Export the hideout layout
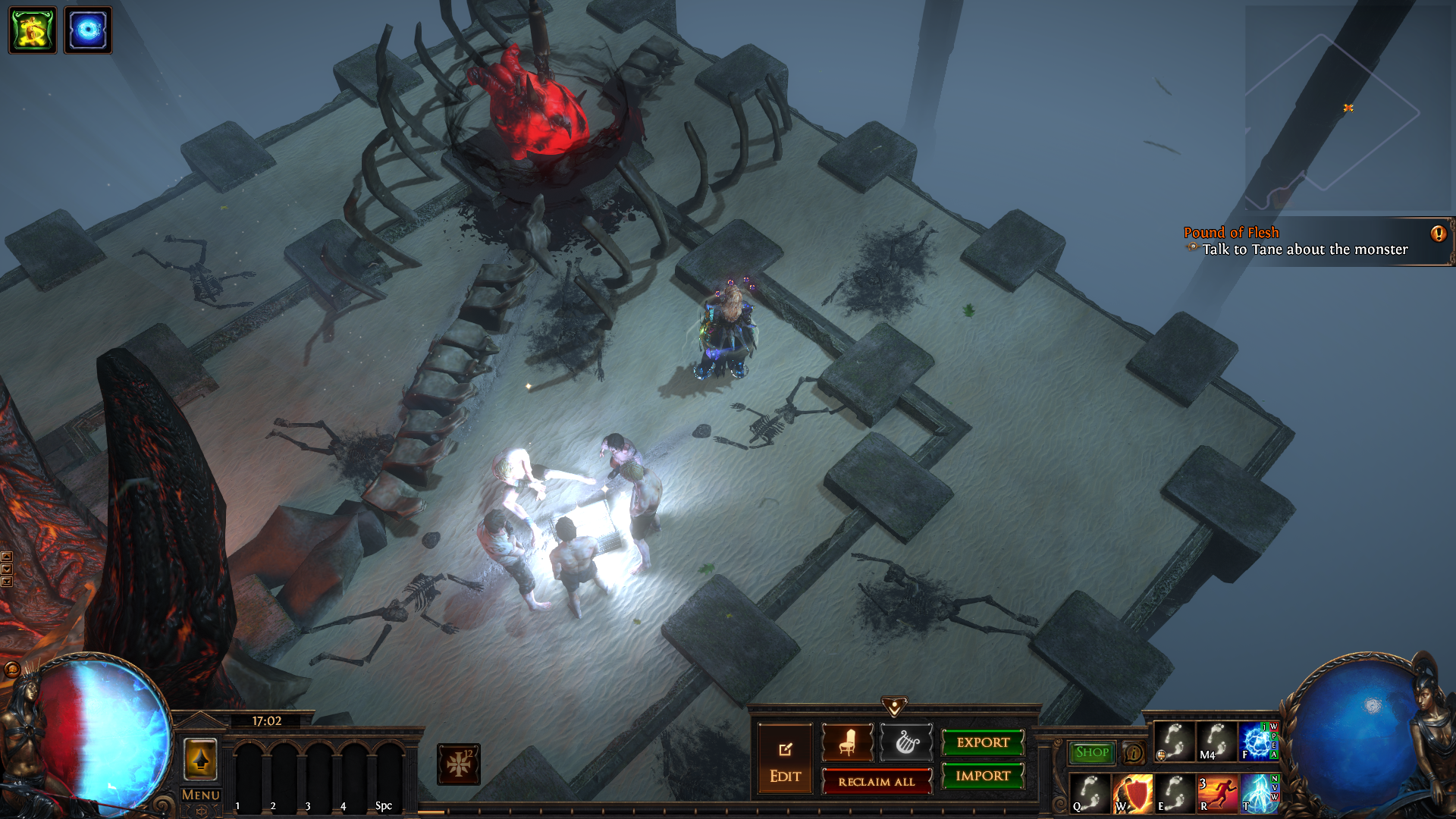Viewport: 1456px width, 819px height. click(x=983, y=742)
